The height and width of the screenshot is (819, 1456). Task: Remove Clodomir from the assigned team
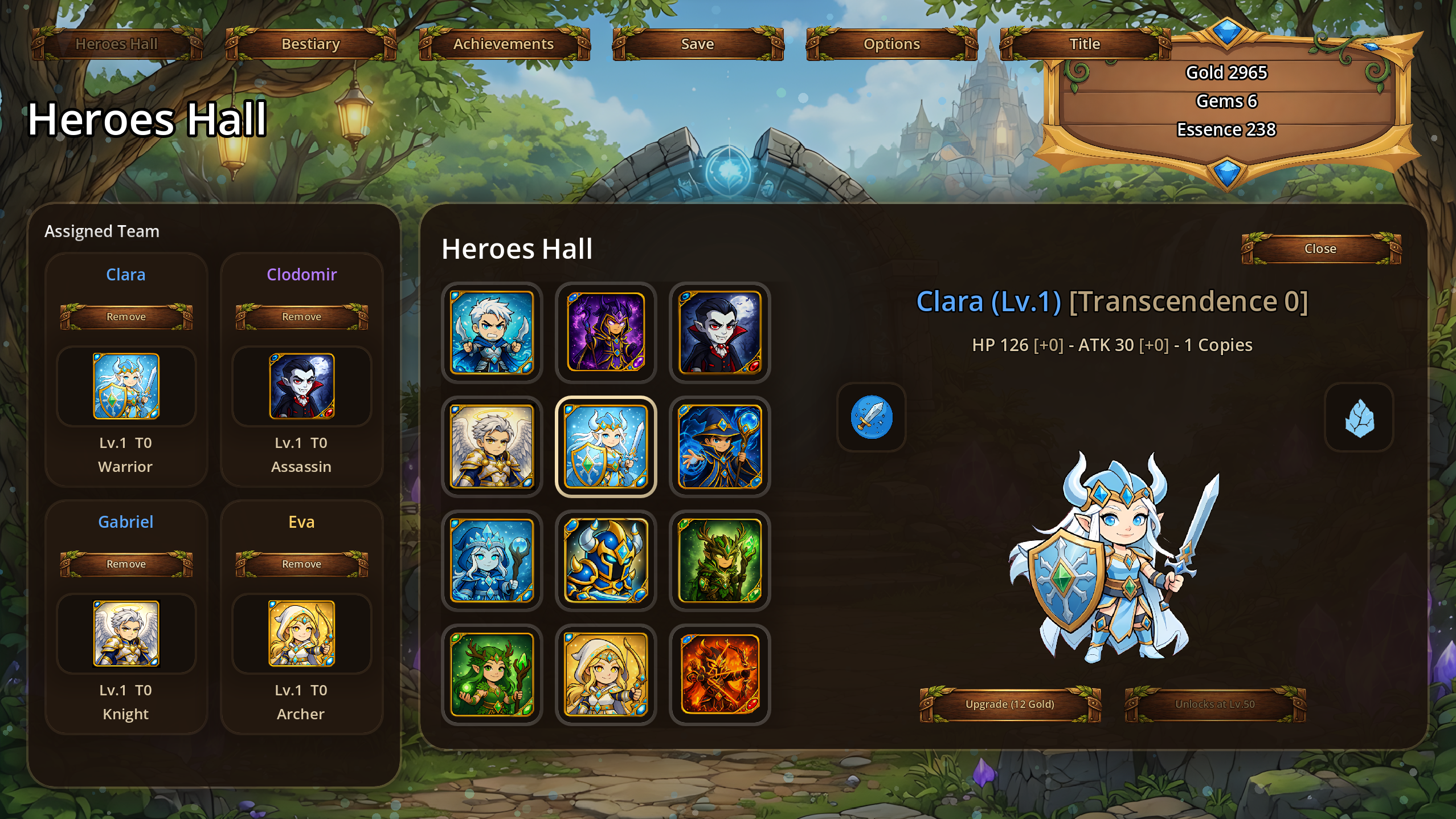click(x=301, y=317)
